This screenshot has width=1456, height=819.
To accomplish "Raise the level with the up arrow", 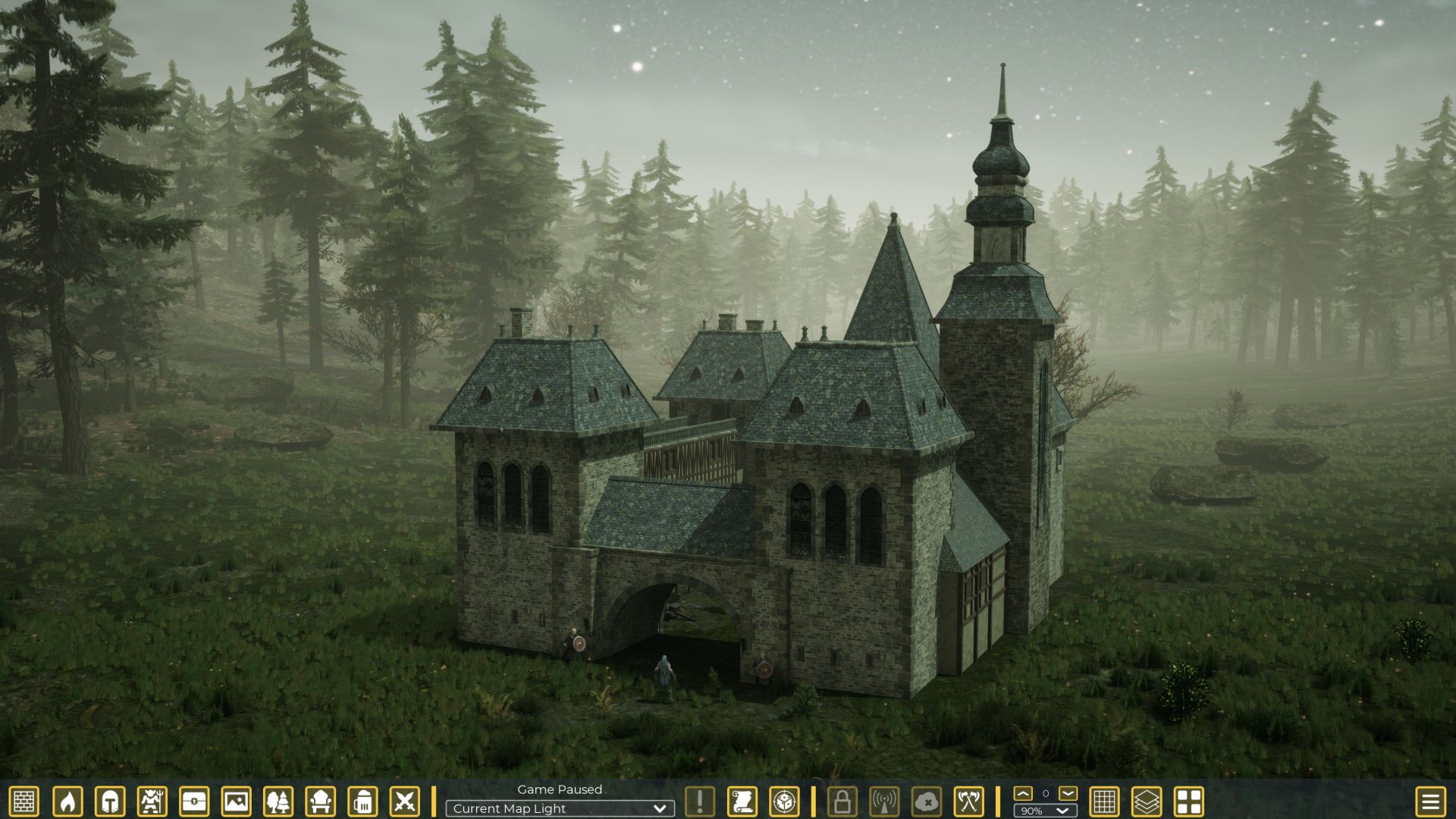I will point(1023,793).
